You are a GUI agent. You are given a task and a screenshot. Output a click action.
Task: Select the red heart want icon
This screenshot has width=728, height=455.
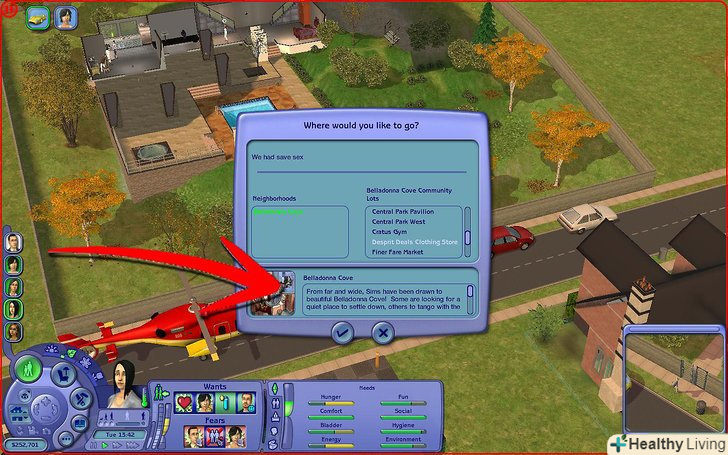tap(186, 402)
